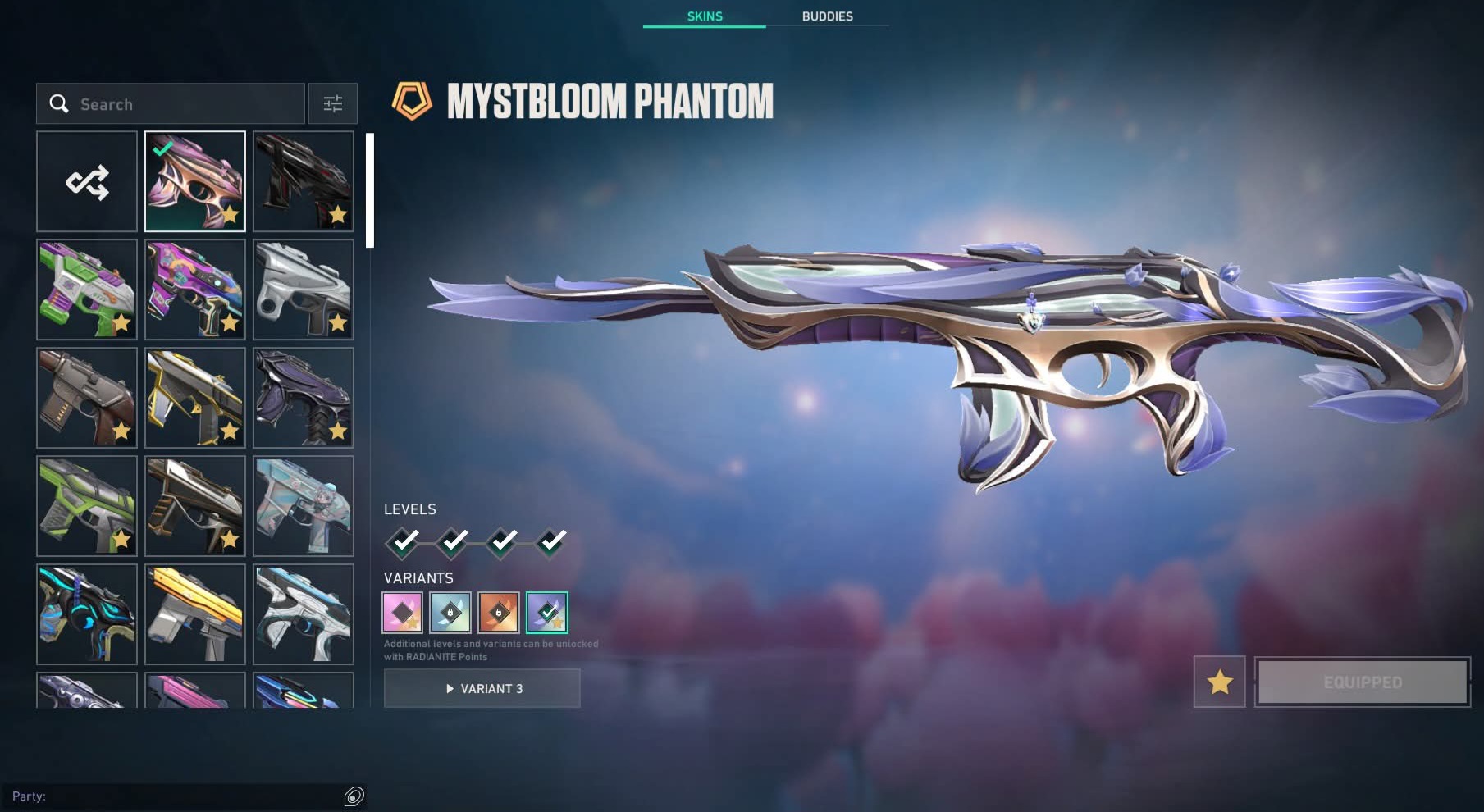Select the purple checked variant swatch

click(547, 613)
